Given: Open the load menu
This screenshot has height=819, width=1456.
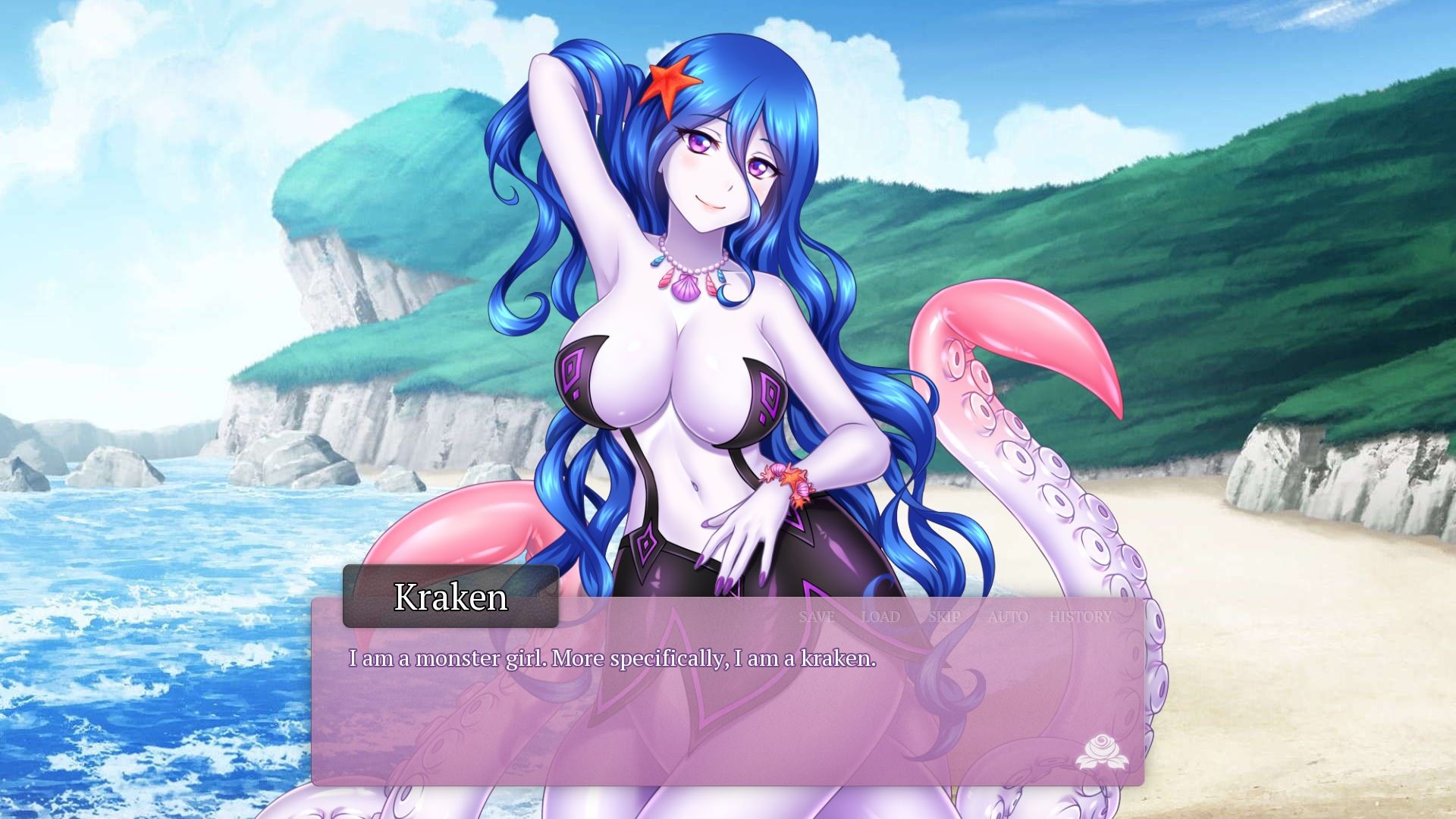Looking at the screenshot, I should pos(880,617).
